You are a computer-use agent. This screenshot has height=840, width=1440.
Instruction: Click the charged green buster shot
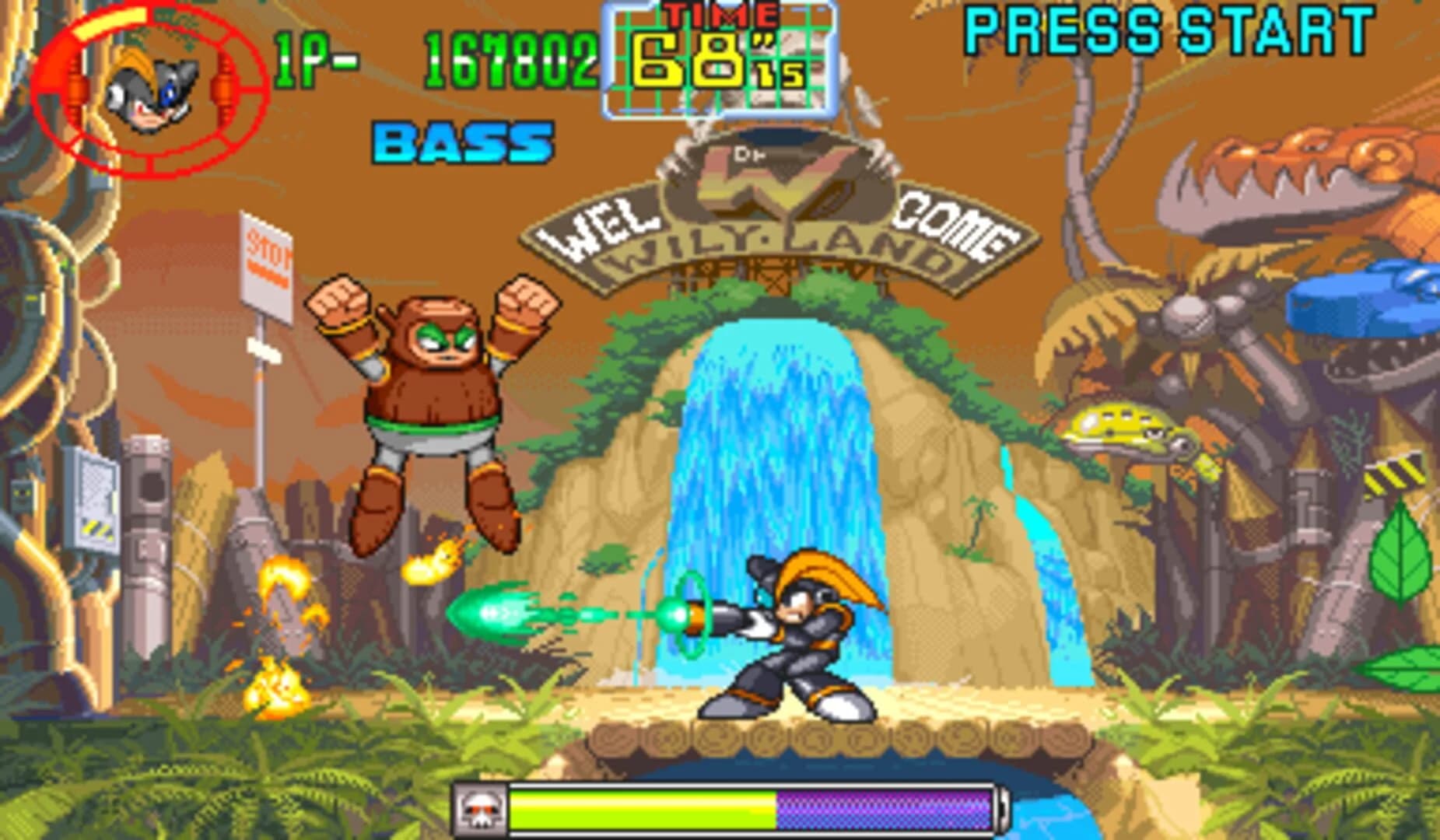(498, 614)
